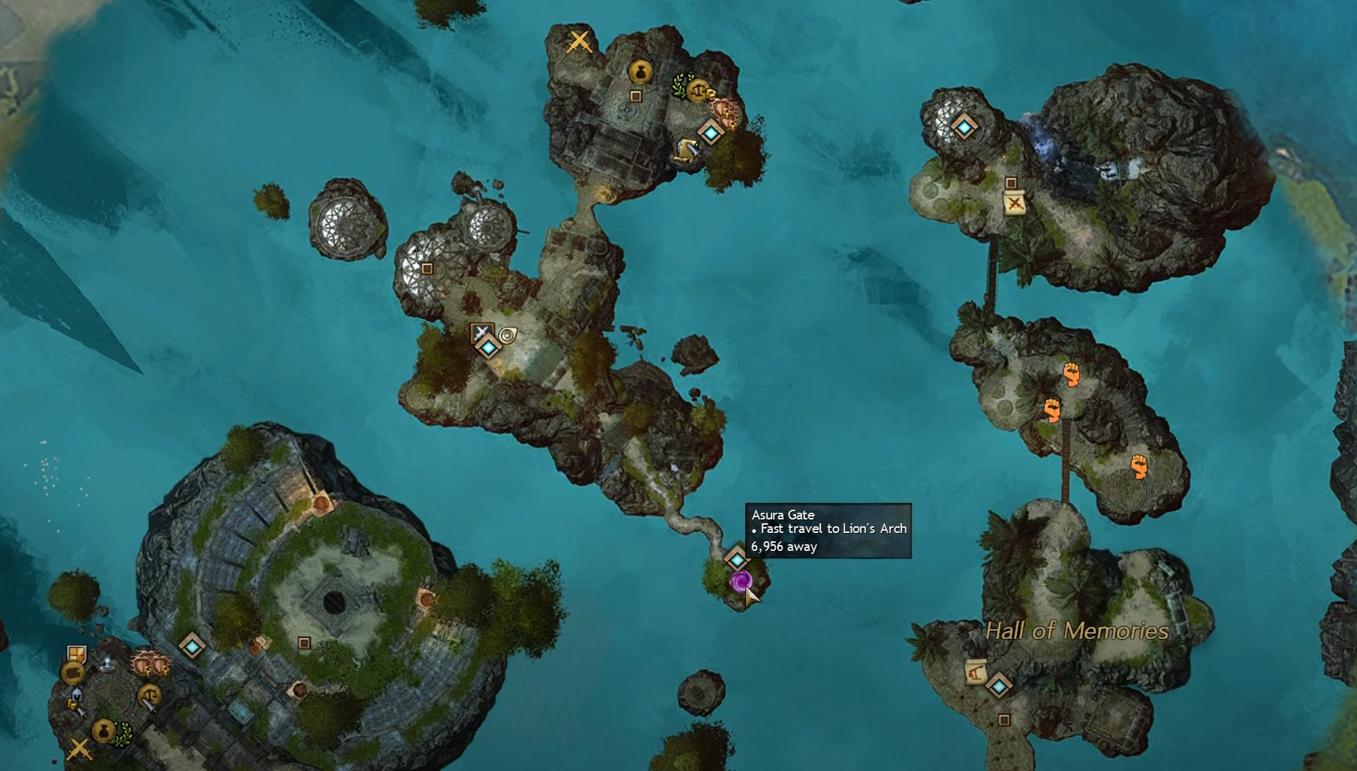Click the red-X scroll map marker
This screenshot has height=771, width=1357.
point(1015,204)
